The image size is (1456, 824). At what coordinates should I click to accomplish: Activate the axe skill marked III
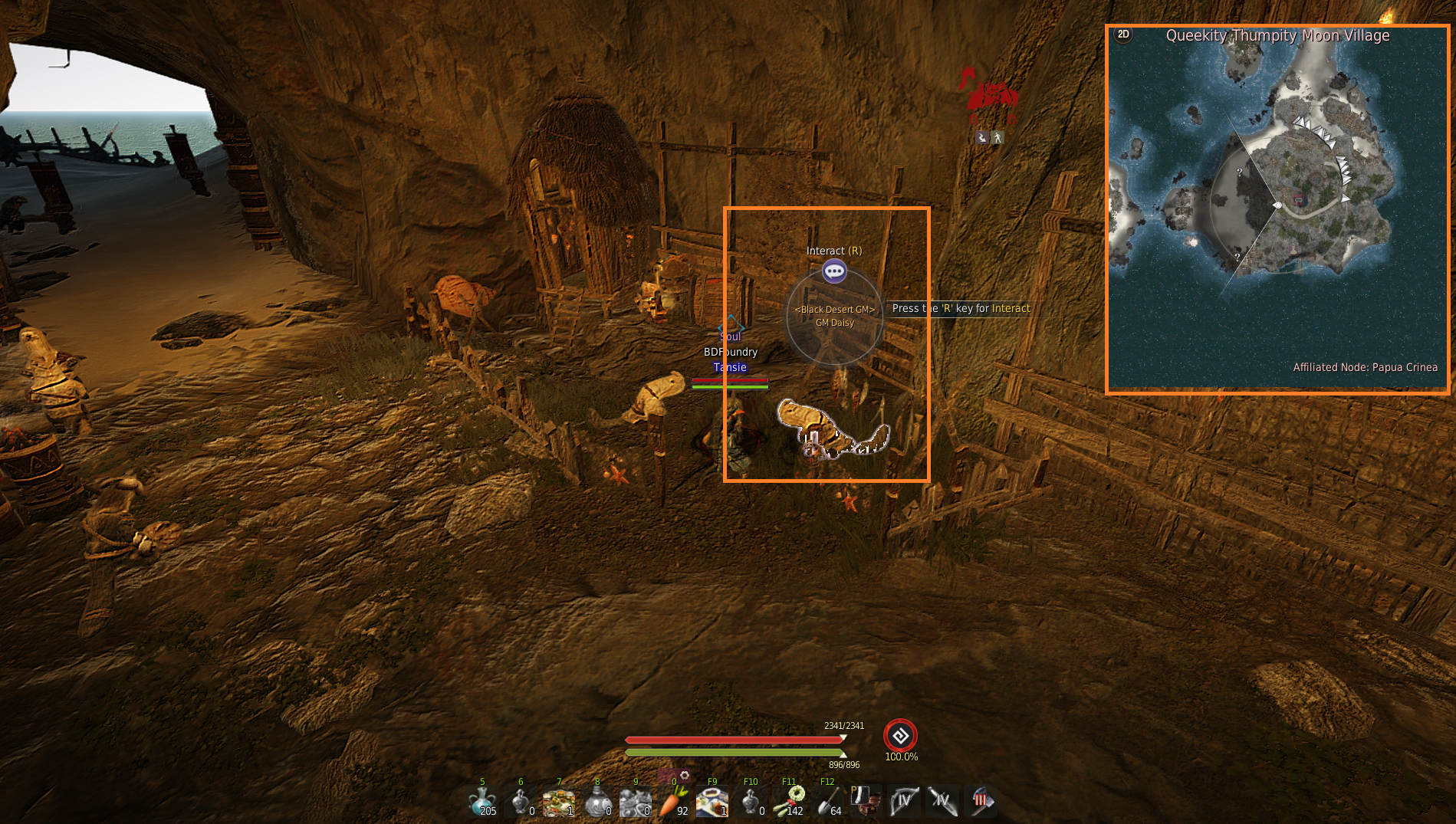pos(981,802)
